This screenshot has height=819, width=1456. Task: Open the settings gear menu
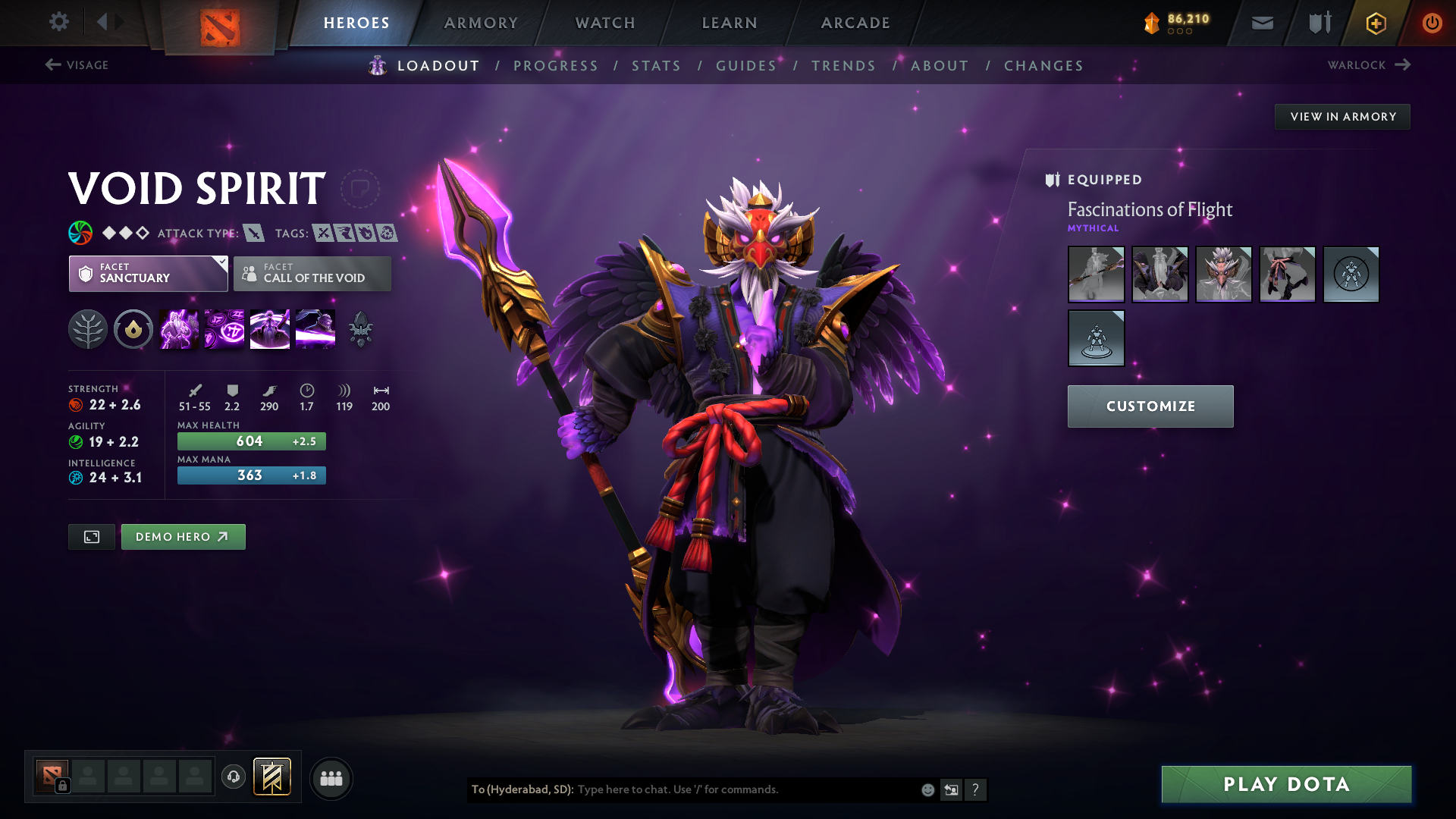[59, 22]
